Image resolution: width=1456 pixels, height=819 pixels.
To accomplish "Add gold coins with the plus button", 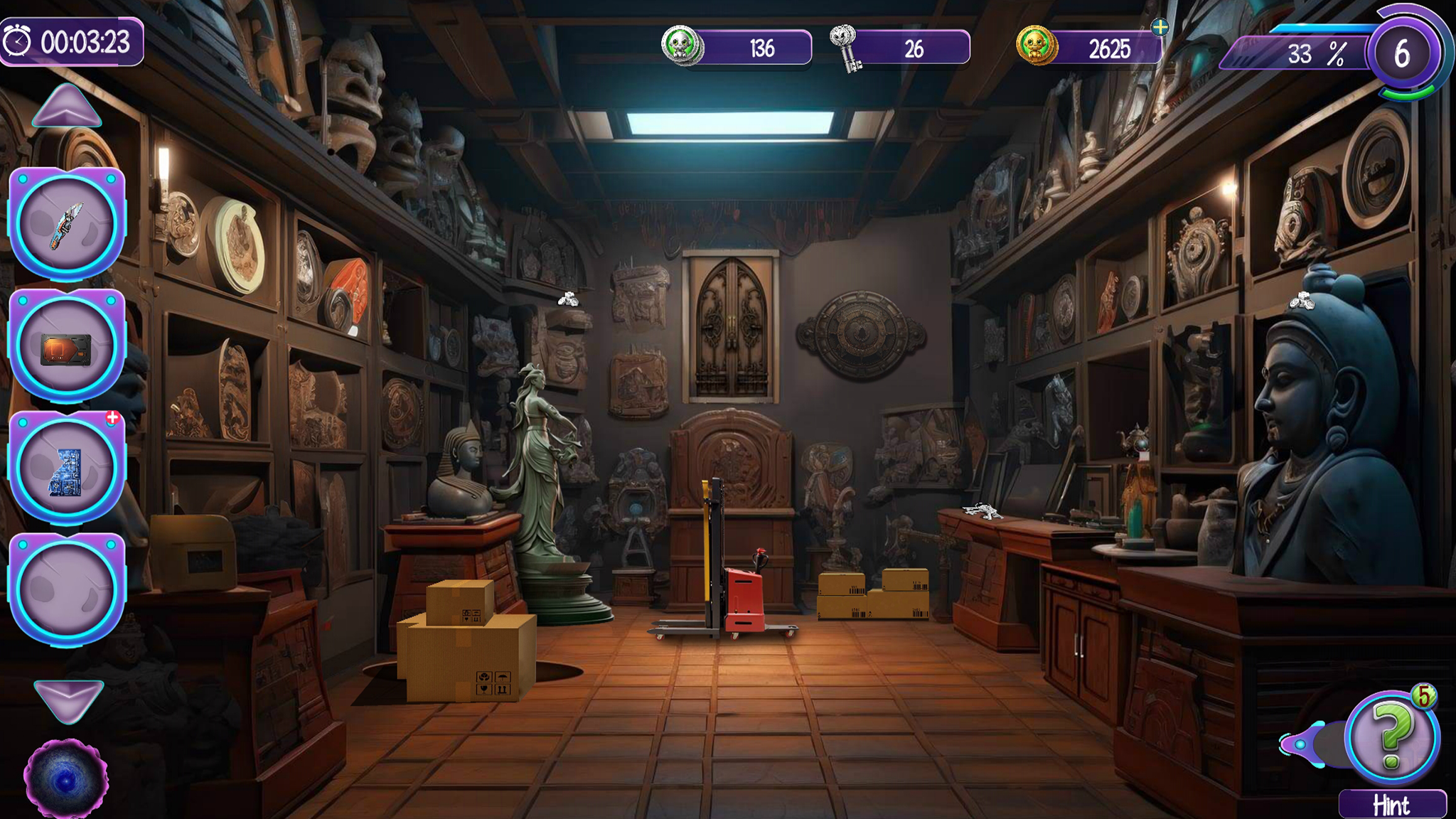I will pos(1160,28).
